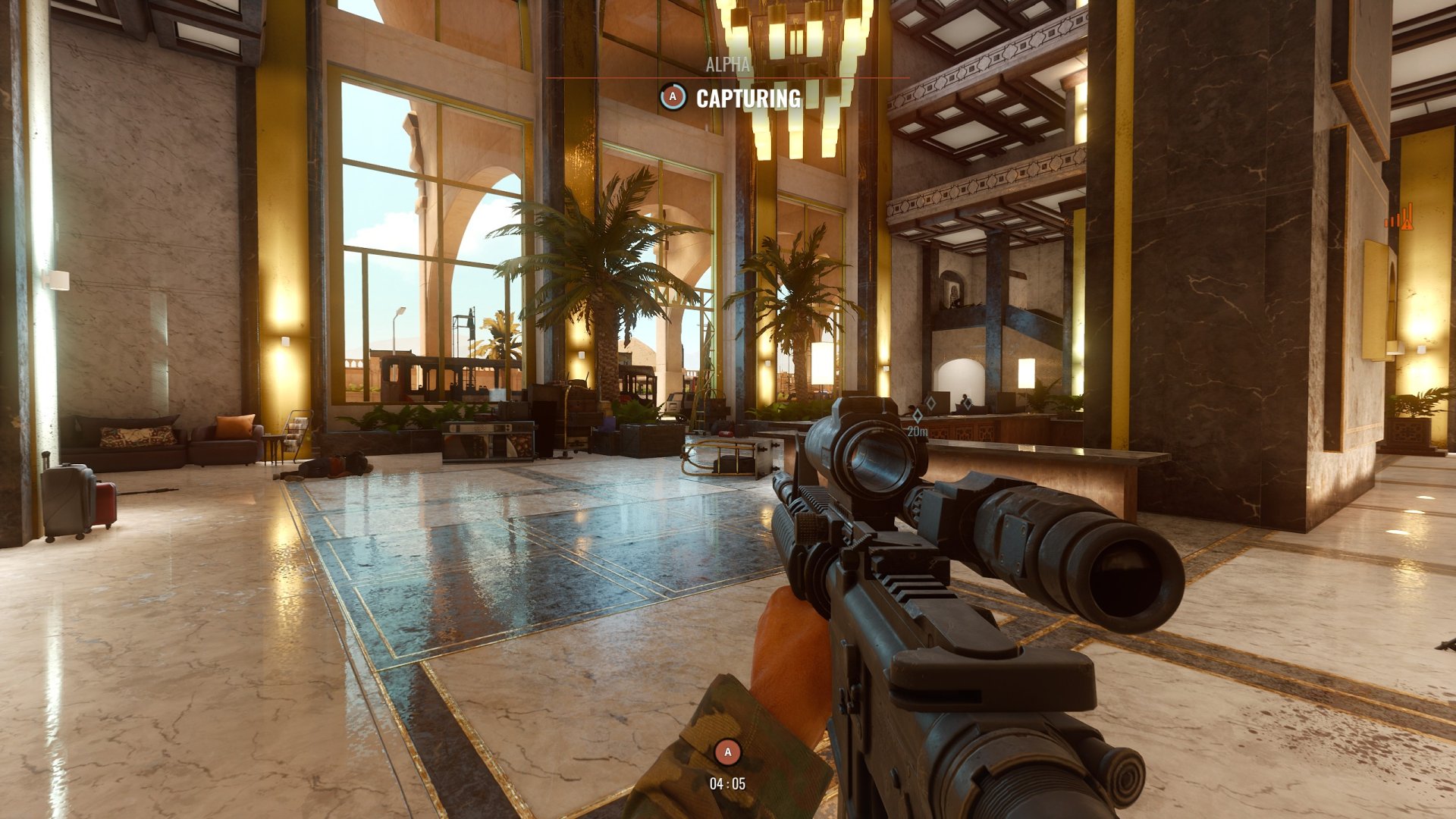This screenshot has height=819, width=1456.
Task: Select the teammate diamond marker labeled 20m
Action: [x=917, y=416]
